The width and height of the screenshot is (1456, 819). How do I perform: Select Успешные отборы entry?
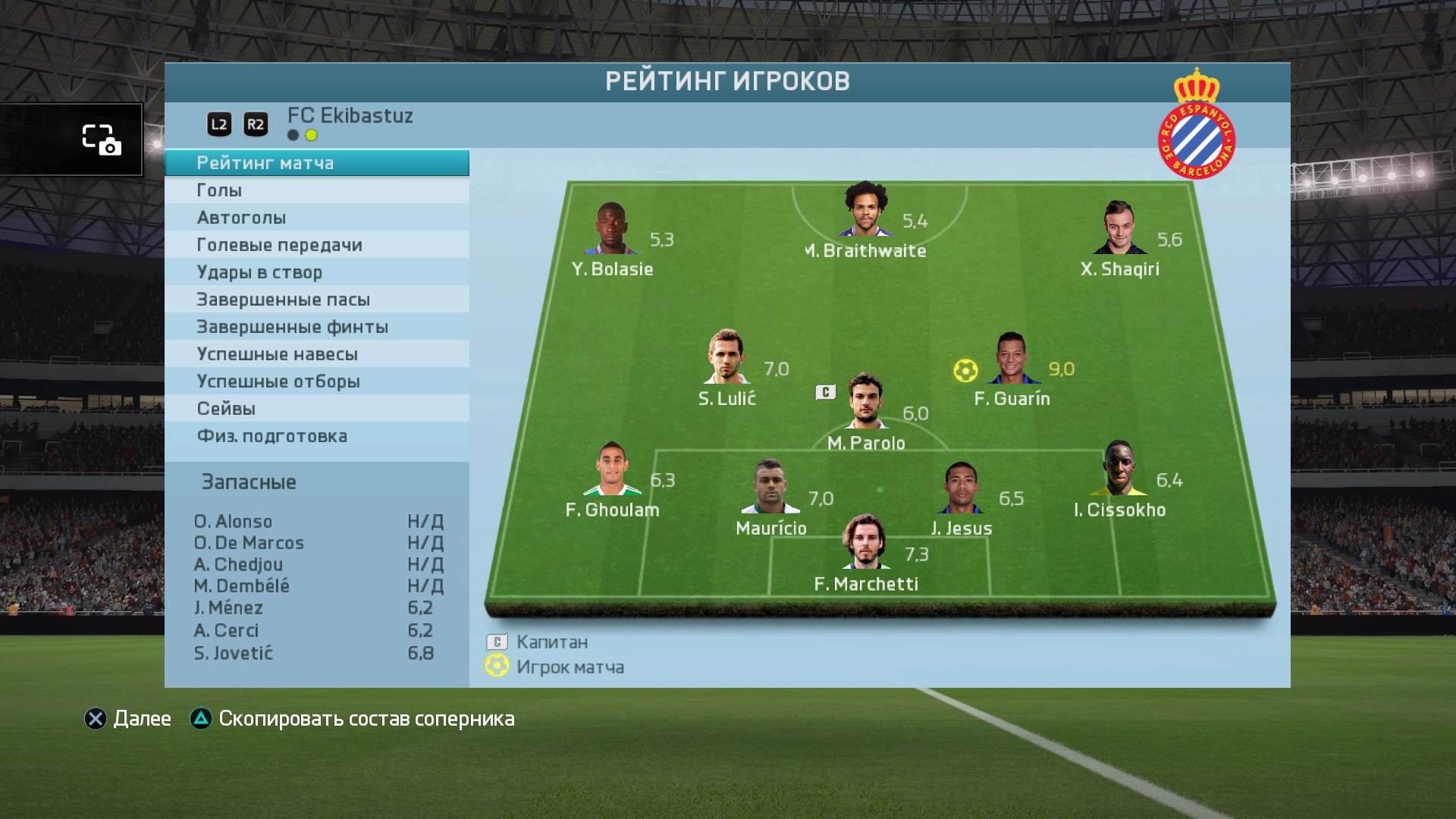click(x=316, y=381)
